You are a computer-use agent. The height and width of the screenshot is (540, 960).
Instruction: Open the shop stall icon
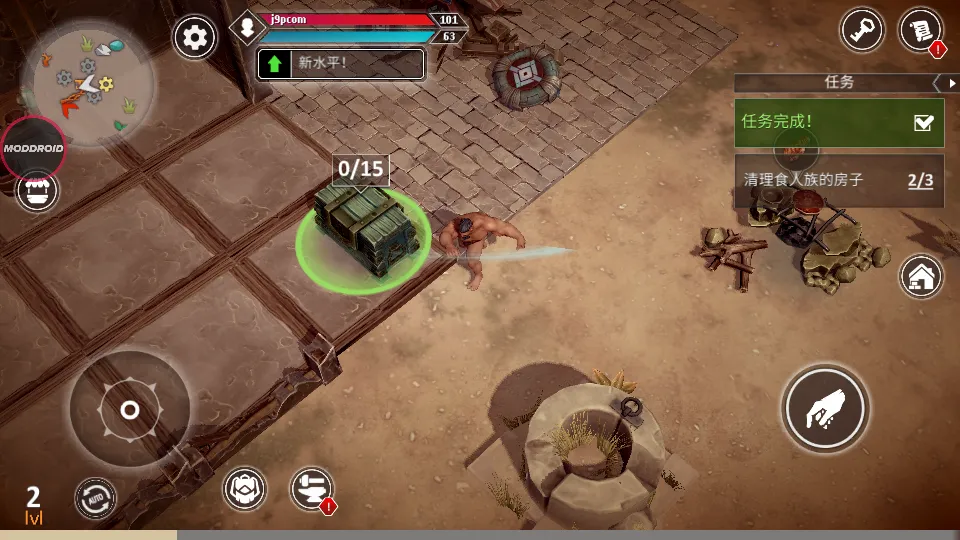(x=37, y=190)
